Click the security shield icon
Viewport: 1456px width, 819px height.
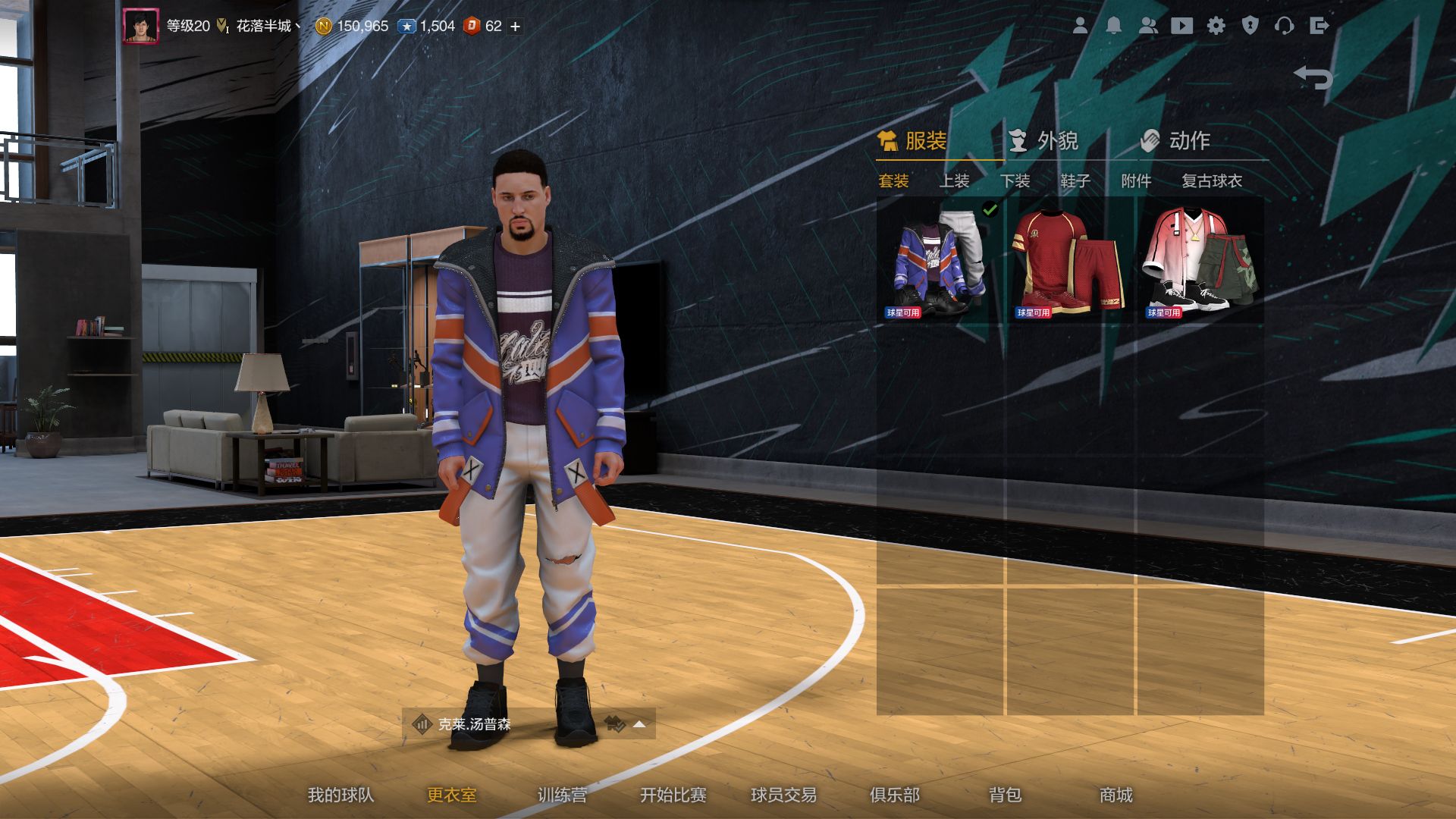[1252, 26]
